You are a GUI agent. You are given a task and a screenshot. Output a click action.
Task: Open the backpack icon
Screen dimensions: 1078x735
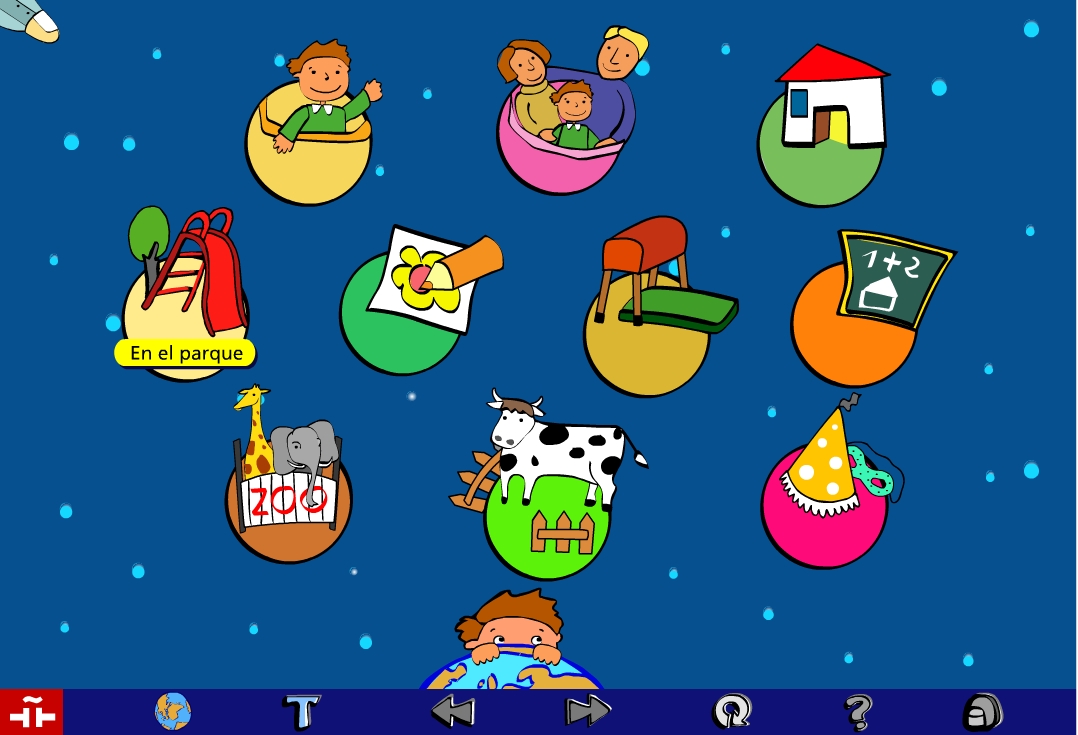[983, 712]
